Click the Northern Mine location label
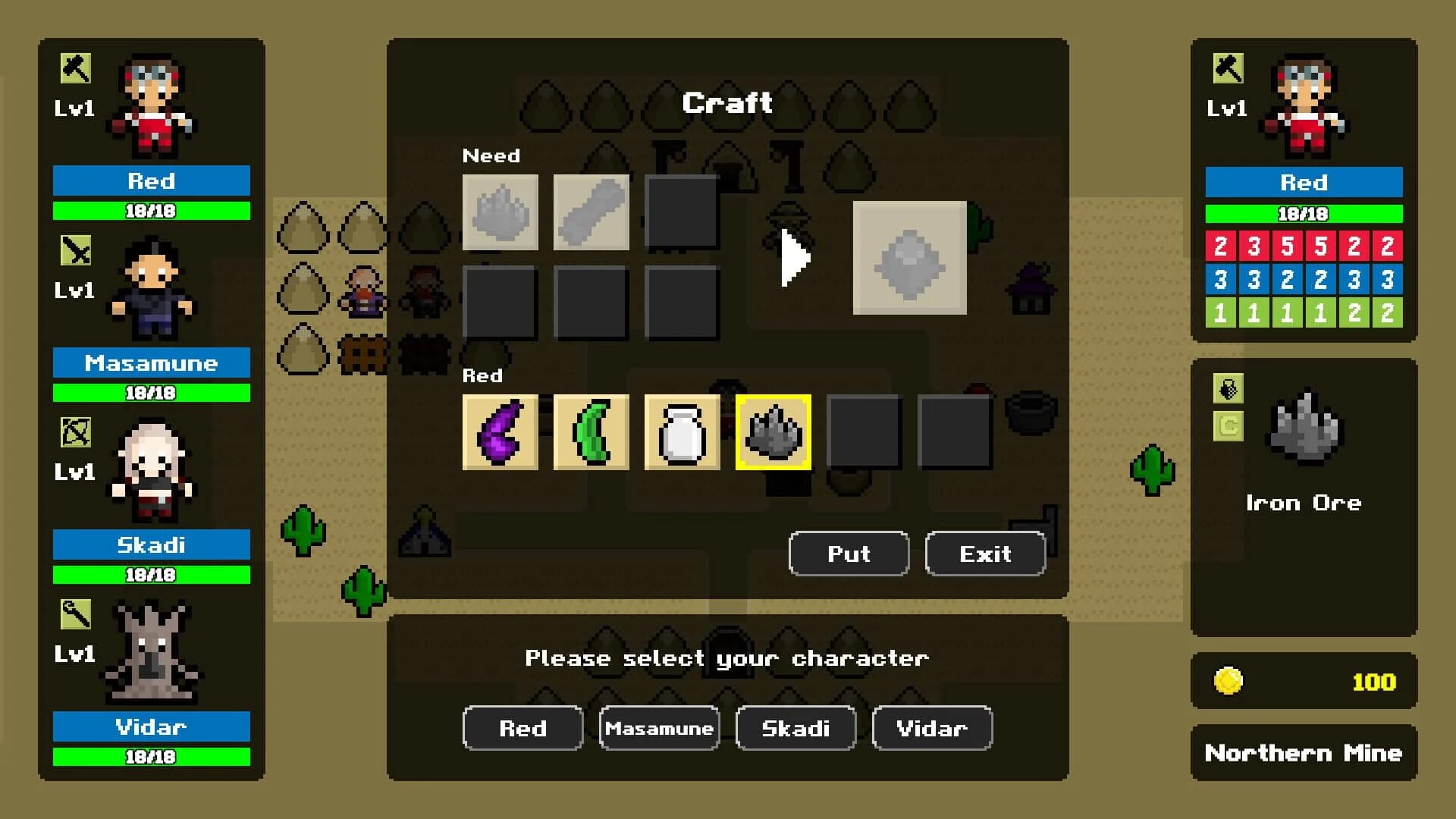1456x819 pixels. [1303, 752]
